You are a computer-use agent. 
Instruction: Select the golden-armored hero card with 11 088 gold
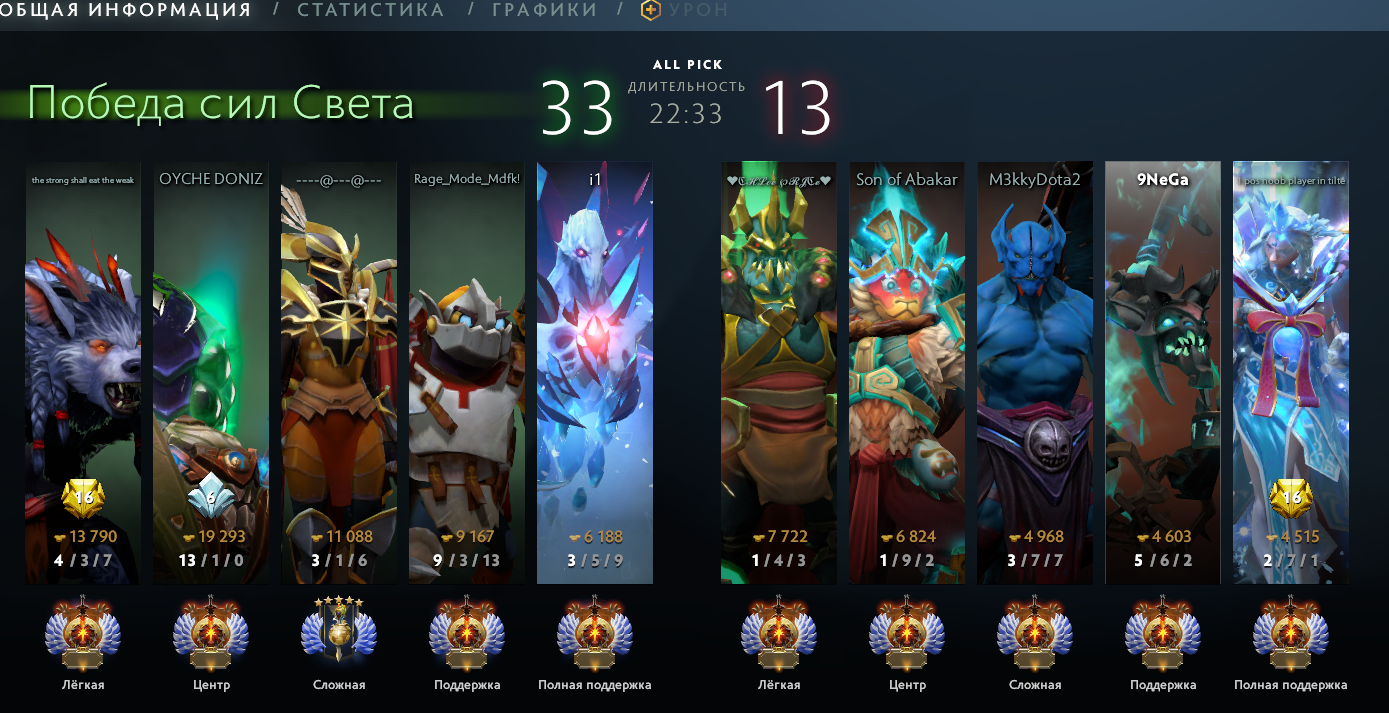click(339, 372)
